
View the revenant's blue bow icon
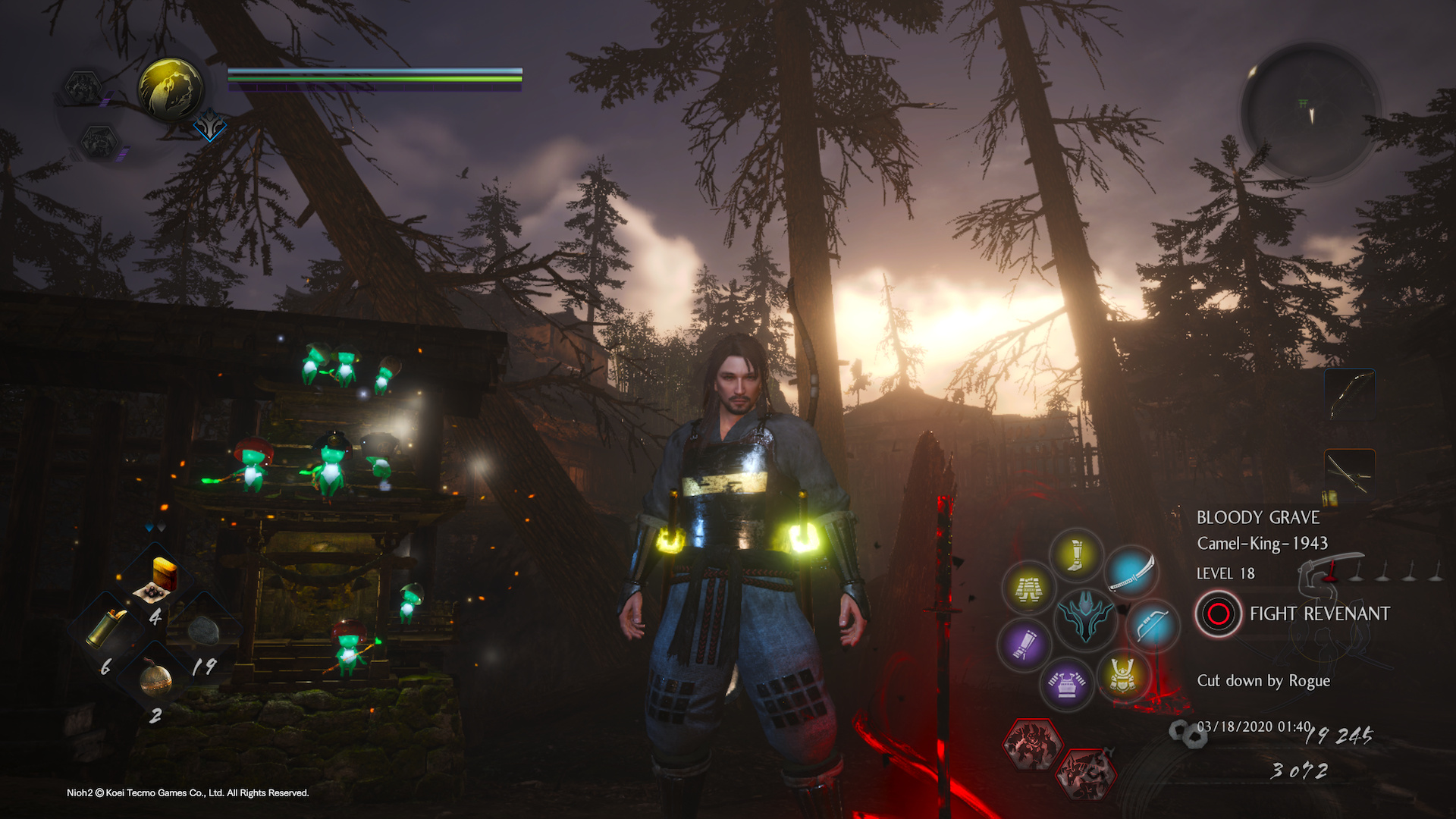[x=1152, y=626]
